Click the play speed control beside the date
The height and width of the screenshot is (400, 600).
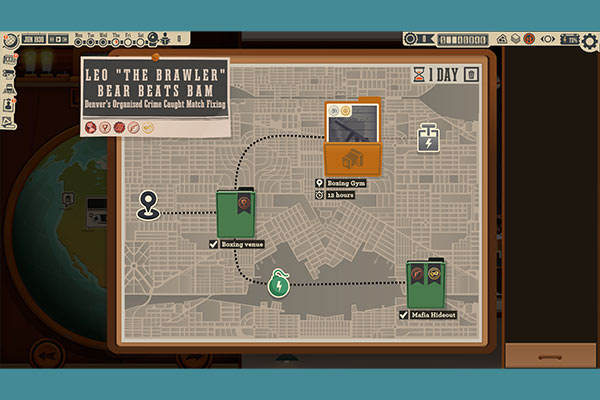59,40
